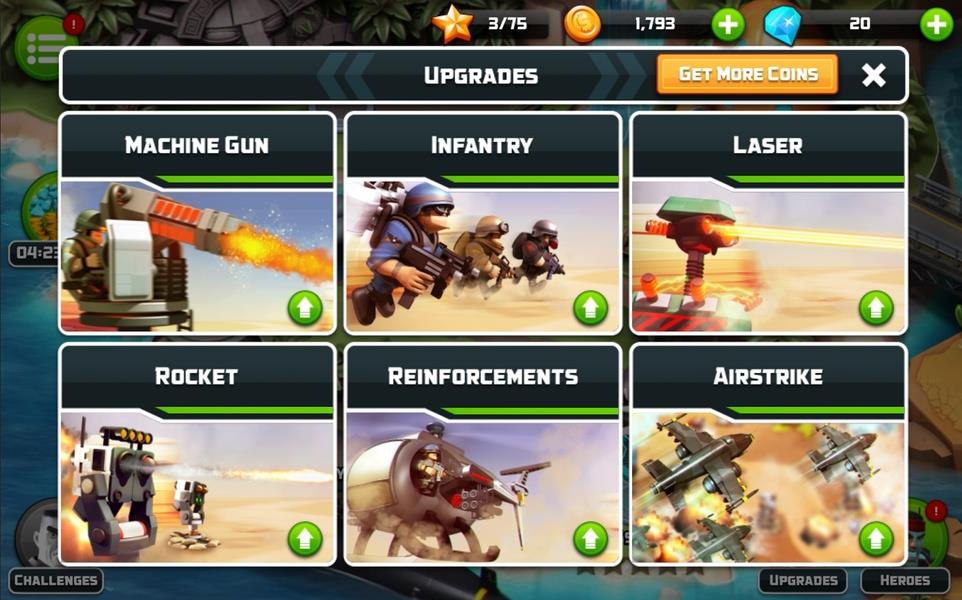
Task: Open the green list menu icon
Action: (40, 43)
